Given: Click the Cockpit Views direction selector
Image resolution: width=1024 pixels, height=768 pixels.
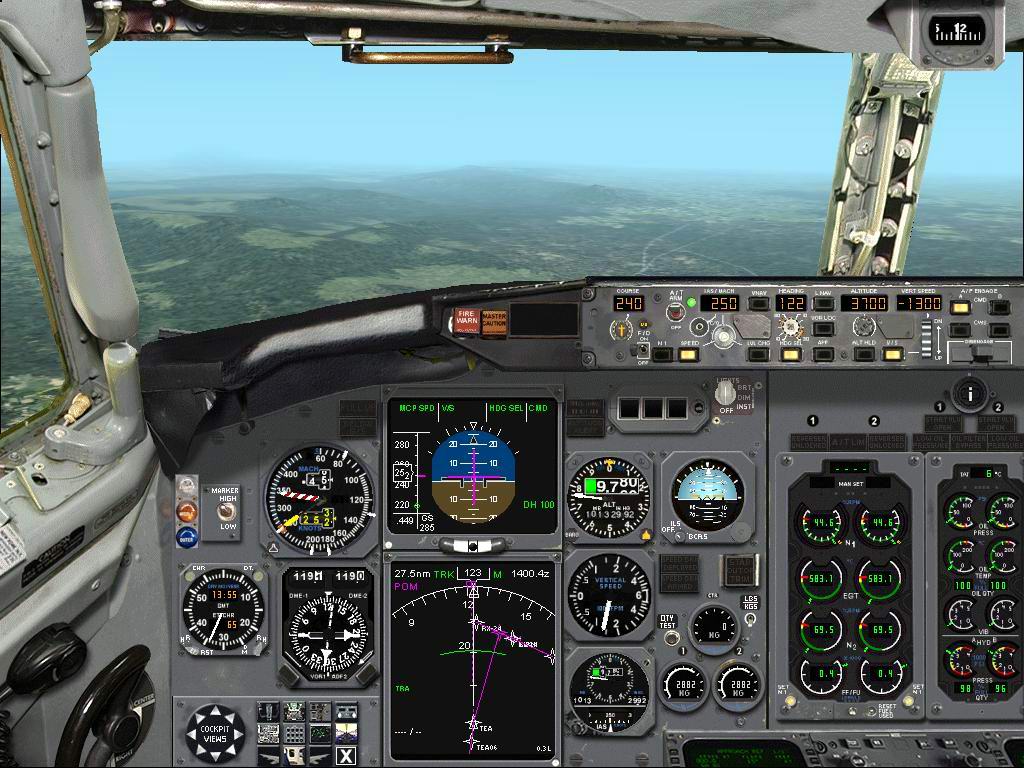Looking at the screenshot, I should (216, 731).
